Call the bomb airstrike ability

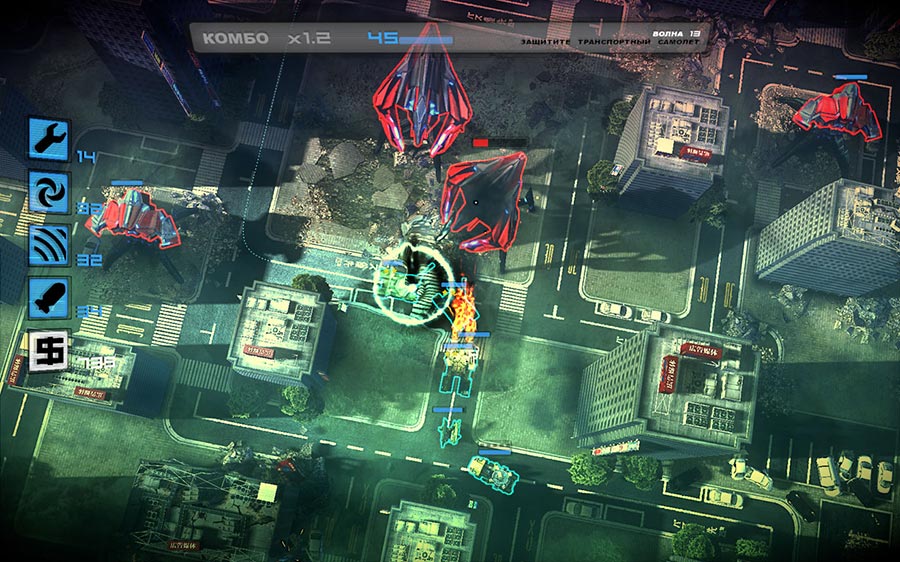(x=49, y=299)
